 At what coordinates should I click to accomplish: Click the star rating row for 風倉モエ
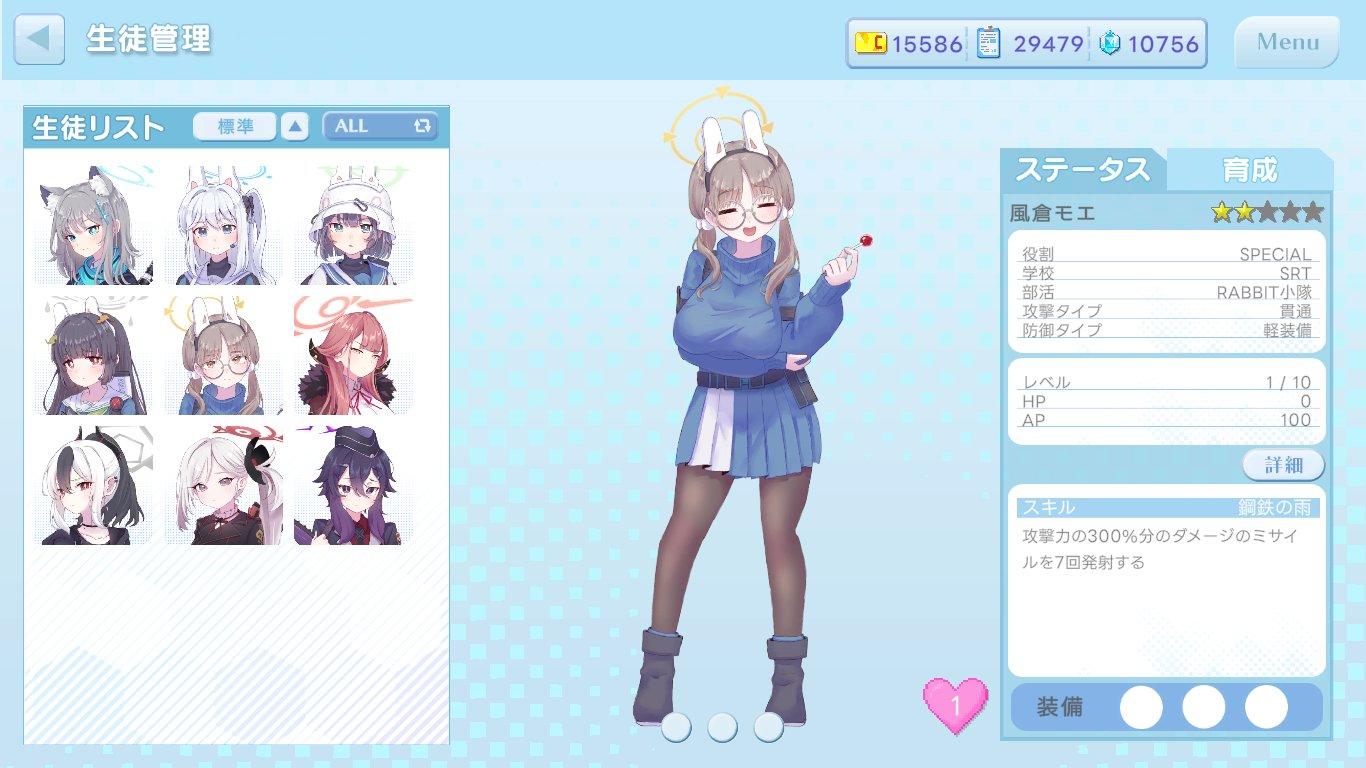pyautogui.click(x=1266, y=212)
